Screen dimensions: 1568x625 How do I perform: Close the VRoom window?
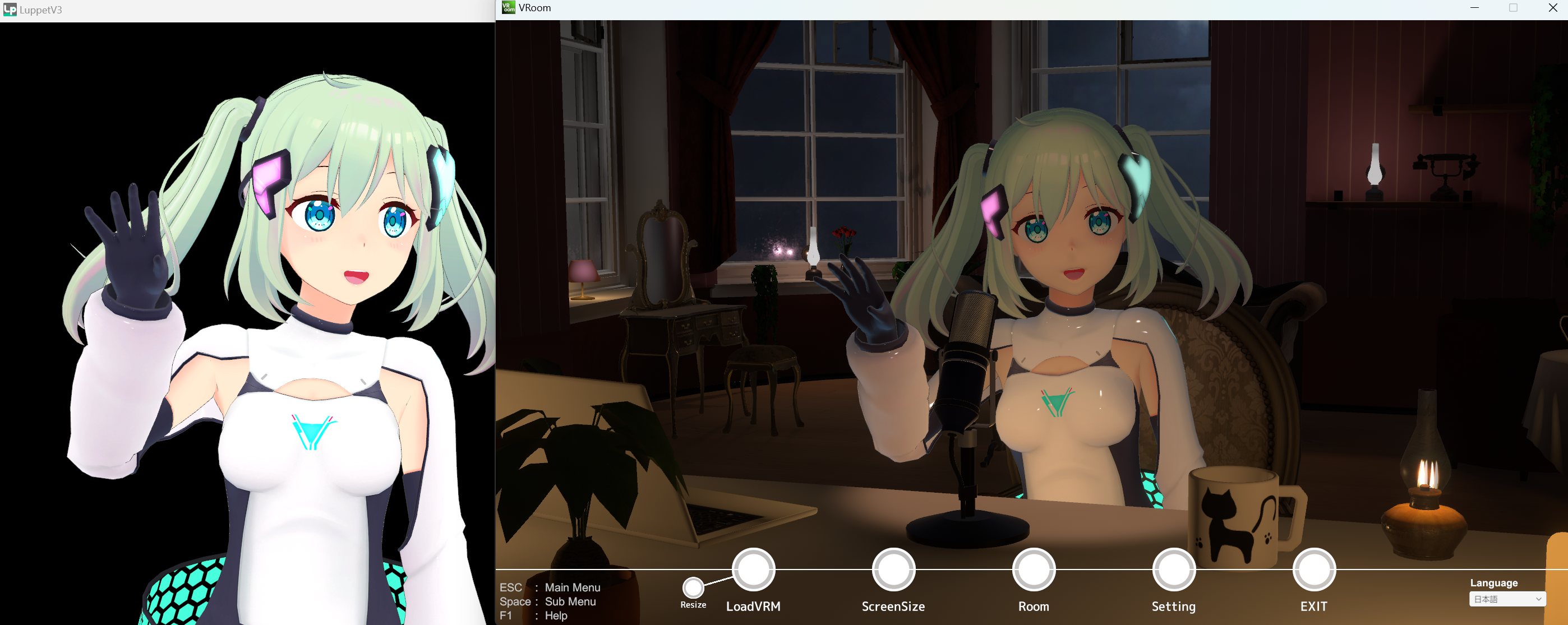(x=1552, y=8)
